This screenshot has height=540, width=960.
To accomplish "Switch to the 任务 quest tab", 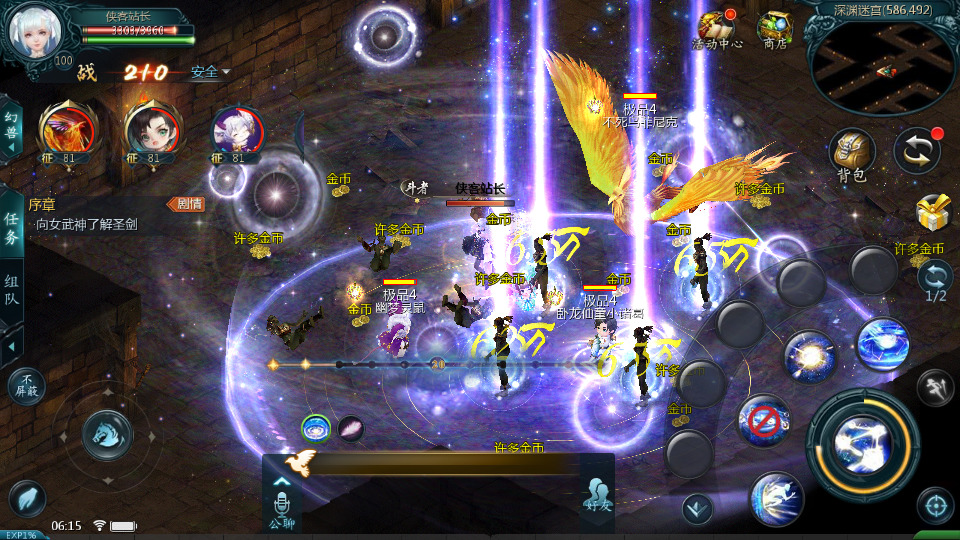I will [x=11, y=228].
